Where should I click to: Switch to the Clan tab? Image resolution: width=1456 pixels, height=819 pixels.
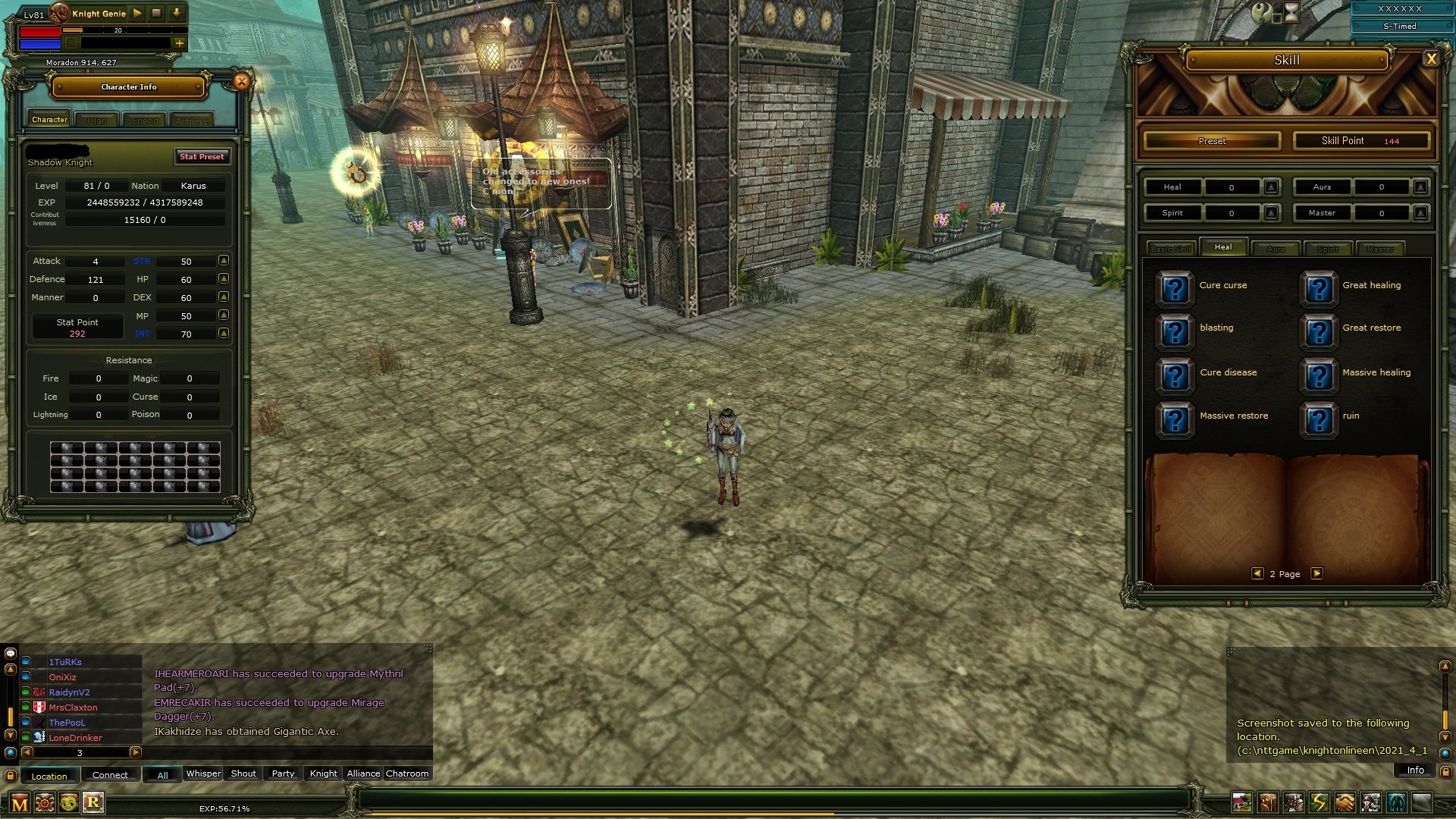pyautogui.click(x=97, y=121)
